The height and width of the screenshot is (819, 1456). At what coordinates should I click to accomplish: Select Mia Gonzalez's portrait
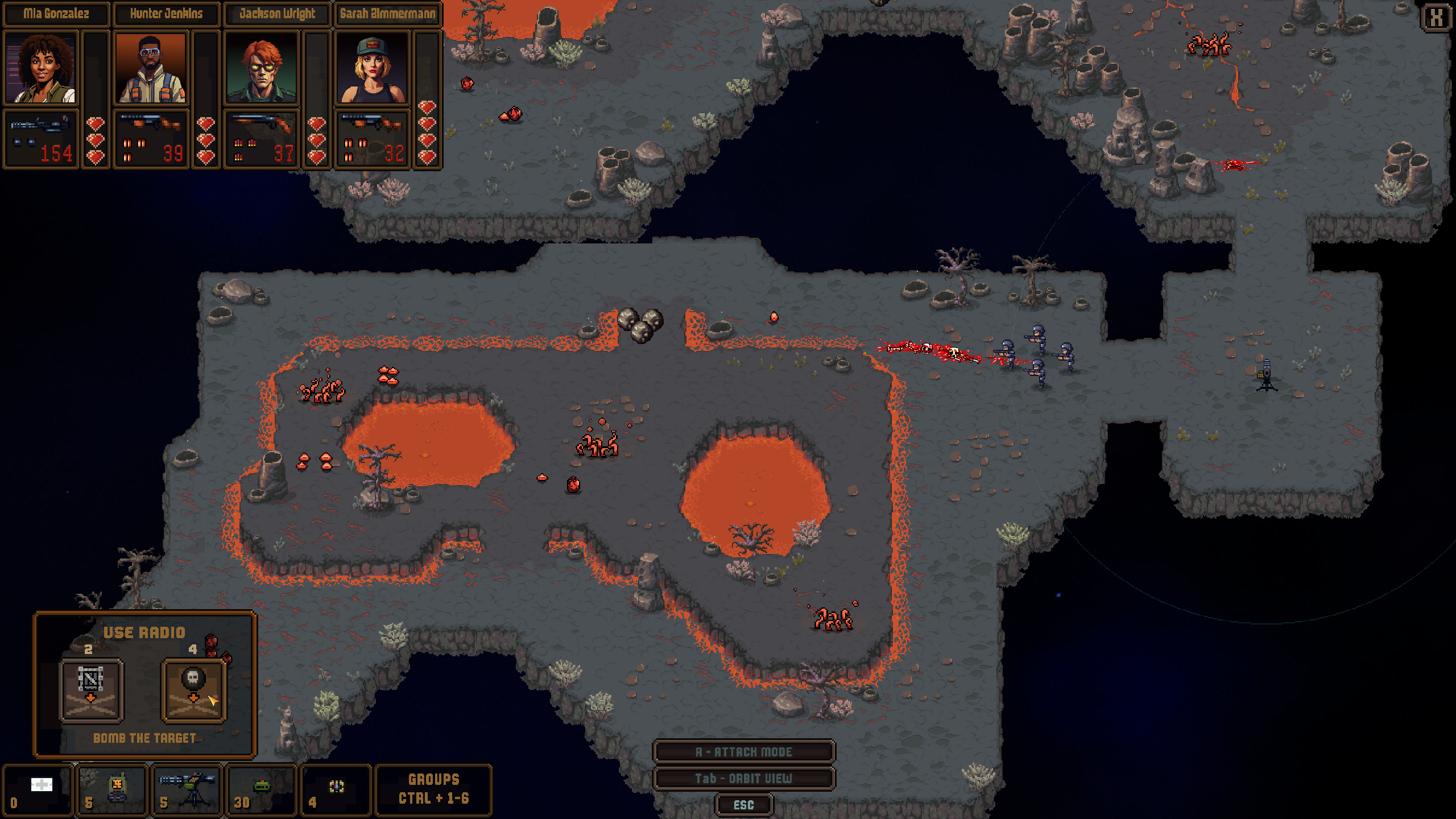[x=40, y=68]
